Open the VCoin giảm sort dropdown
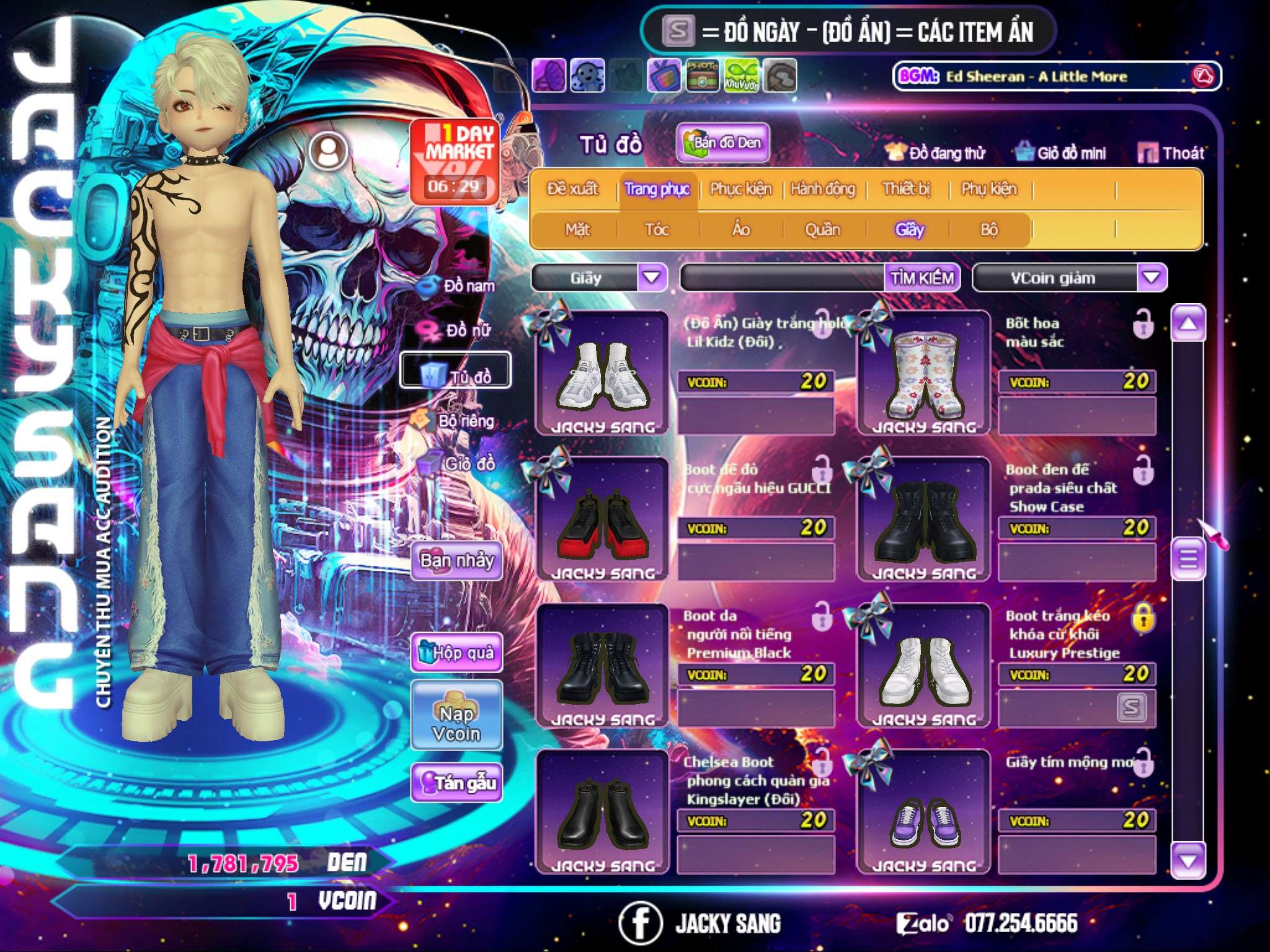1270x952 pixels. pos(1152,278)
